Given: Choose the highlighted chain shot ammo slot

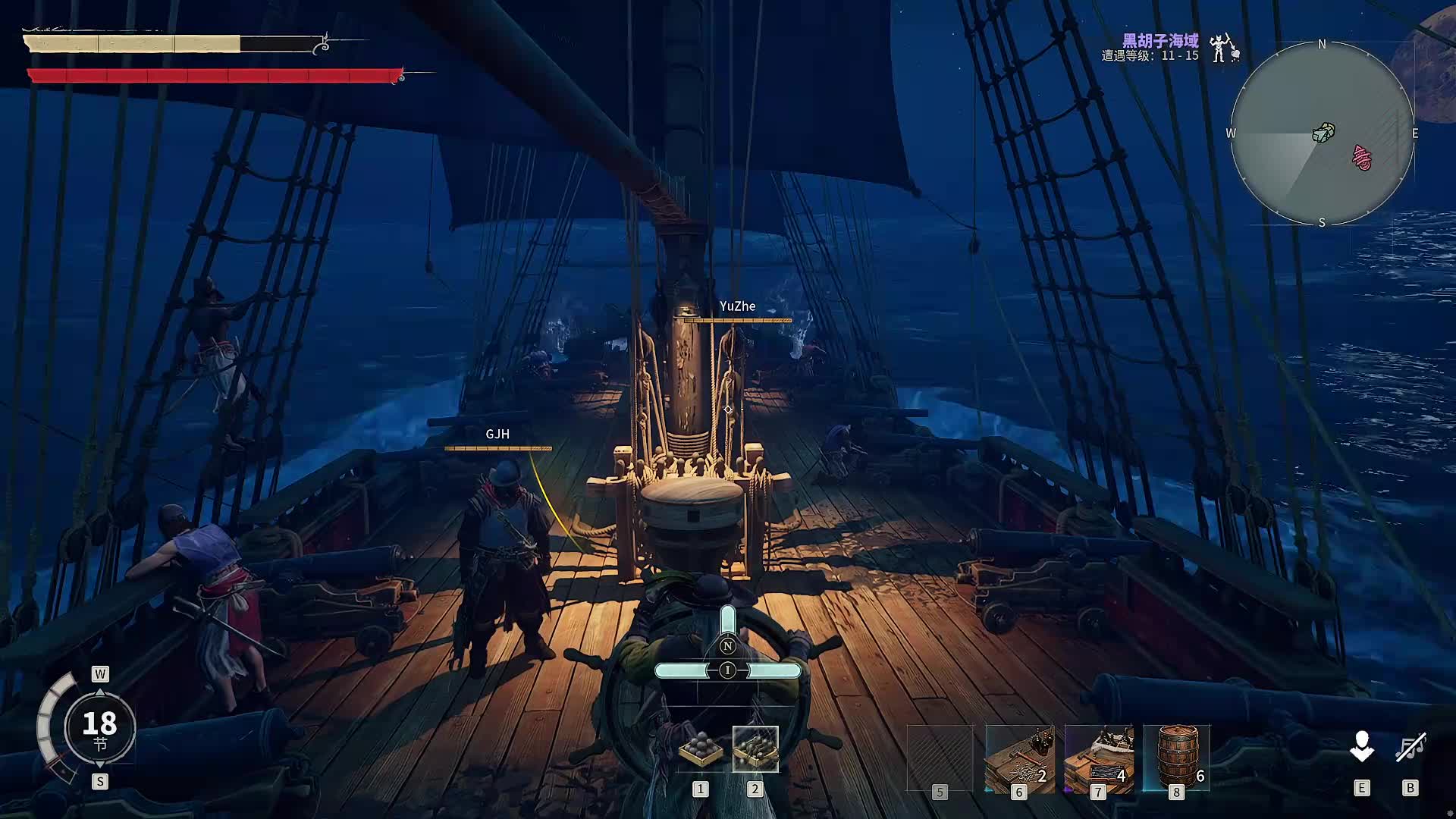Looking at the screenshot, I should (755, 749).
